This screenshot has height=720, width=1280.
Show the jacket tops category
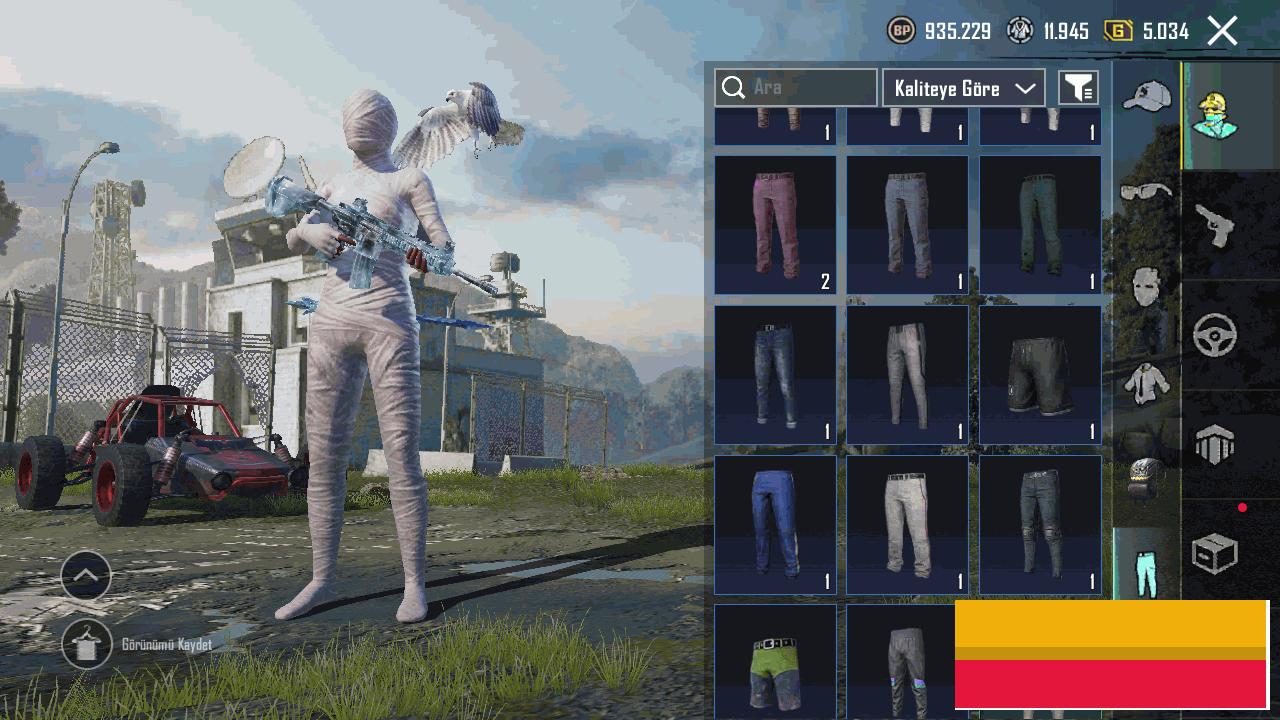1146,383
